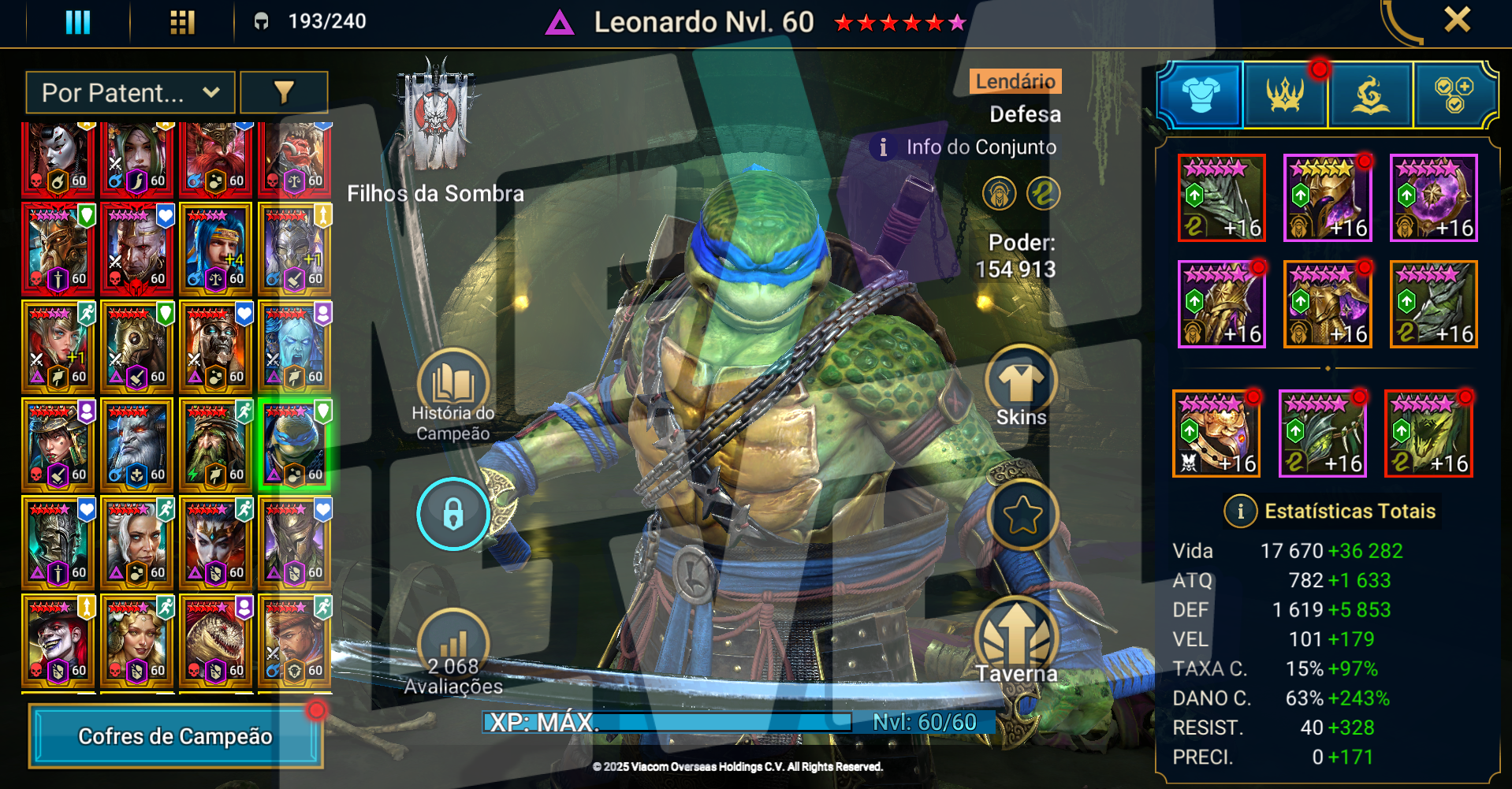Switch to the grid view icon

(x=182, y=22)
